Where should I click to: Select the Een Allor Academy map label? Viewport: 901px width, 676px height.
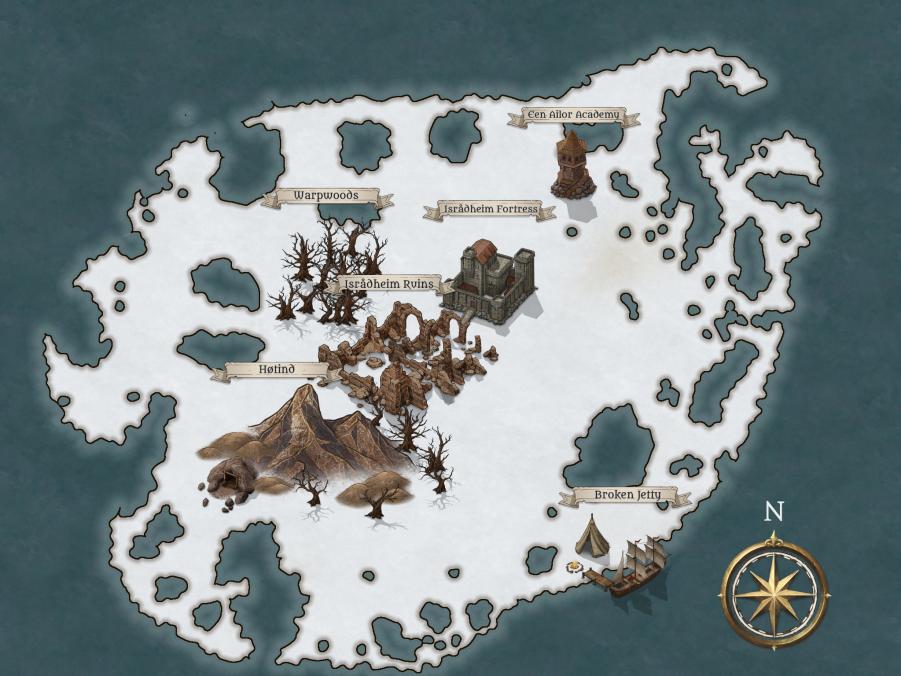click(x=574, y=116)
